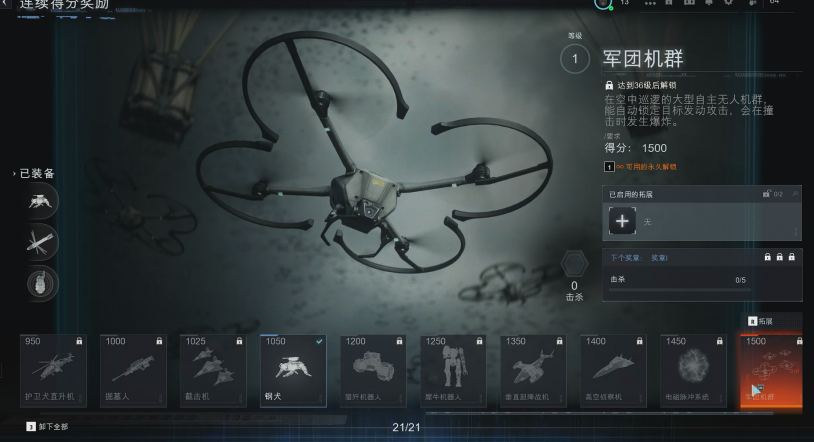Open the gear settings icon in top bar
This screenshot has height=442, width=814.
pos(727,3)
